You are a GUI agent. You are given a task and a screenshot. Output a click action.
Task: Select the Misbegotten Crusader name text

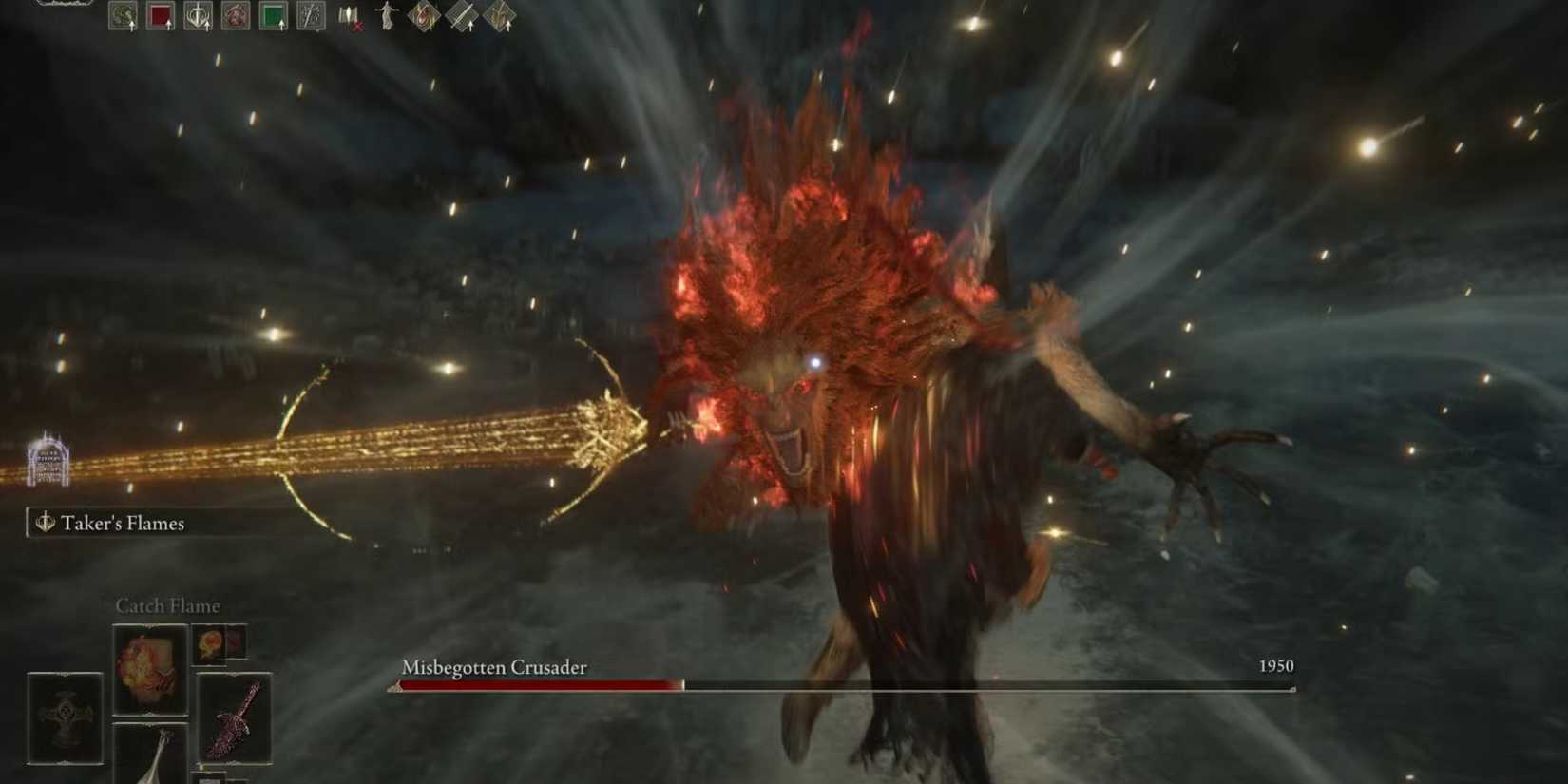tap(494, 668)
